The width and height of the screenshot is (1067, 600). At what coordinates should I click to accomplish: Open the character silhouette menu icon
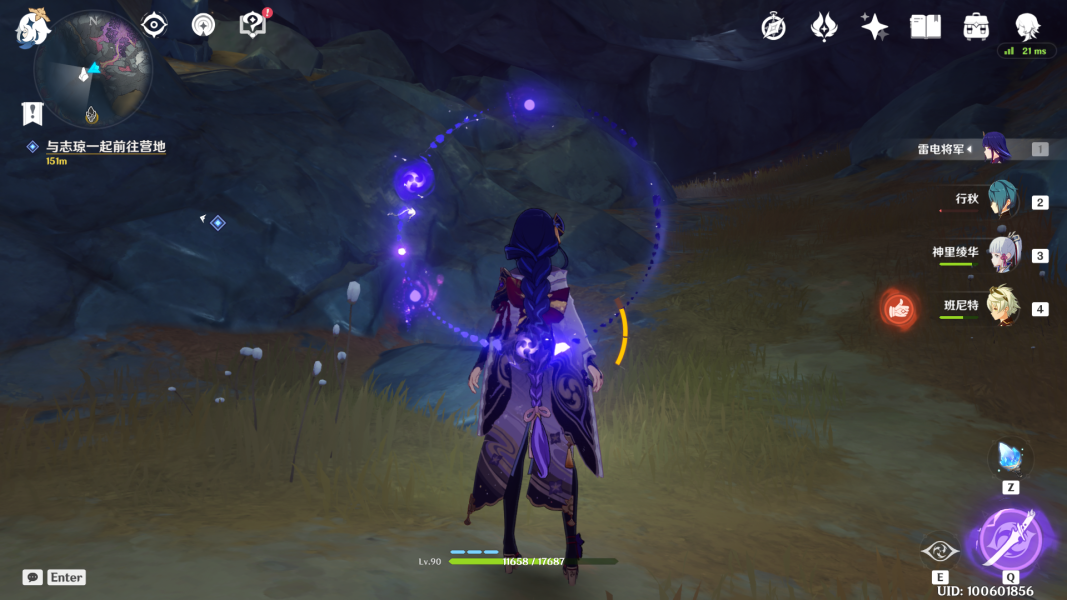coord(1026,27)
